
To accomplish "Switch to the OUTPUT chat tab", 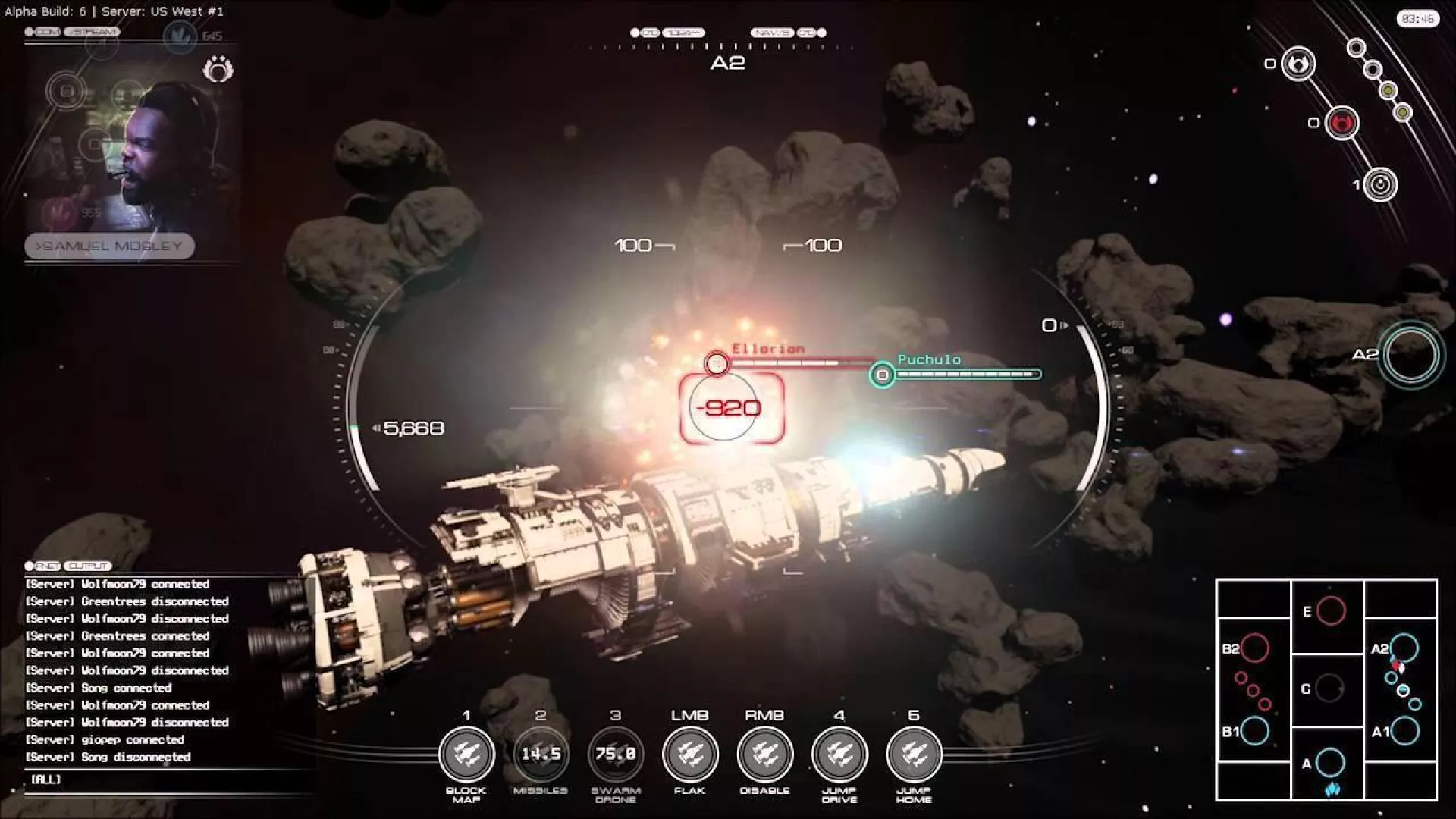I will click(x=88, y=566).
